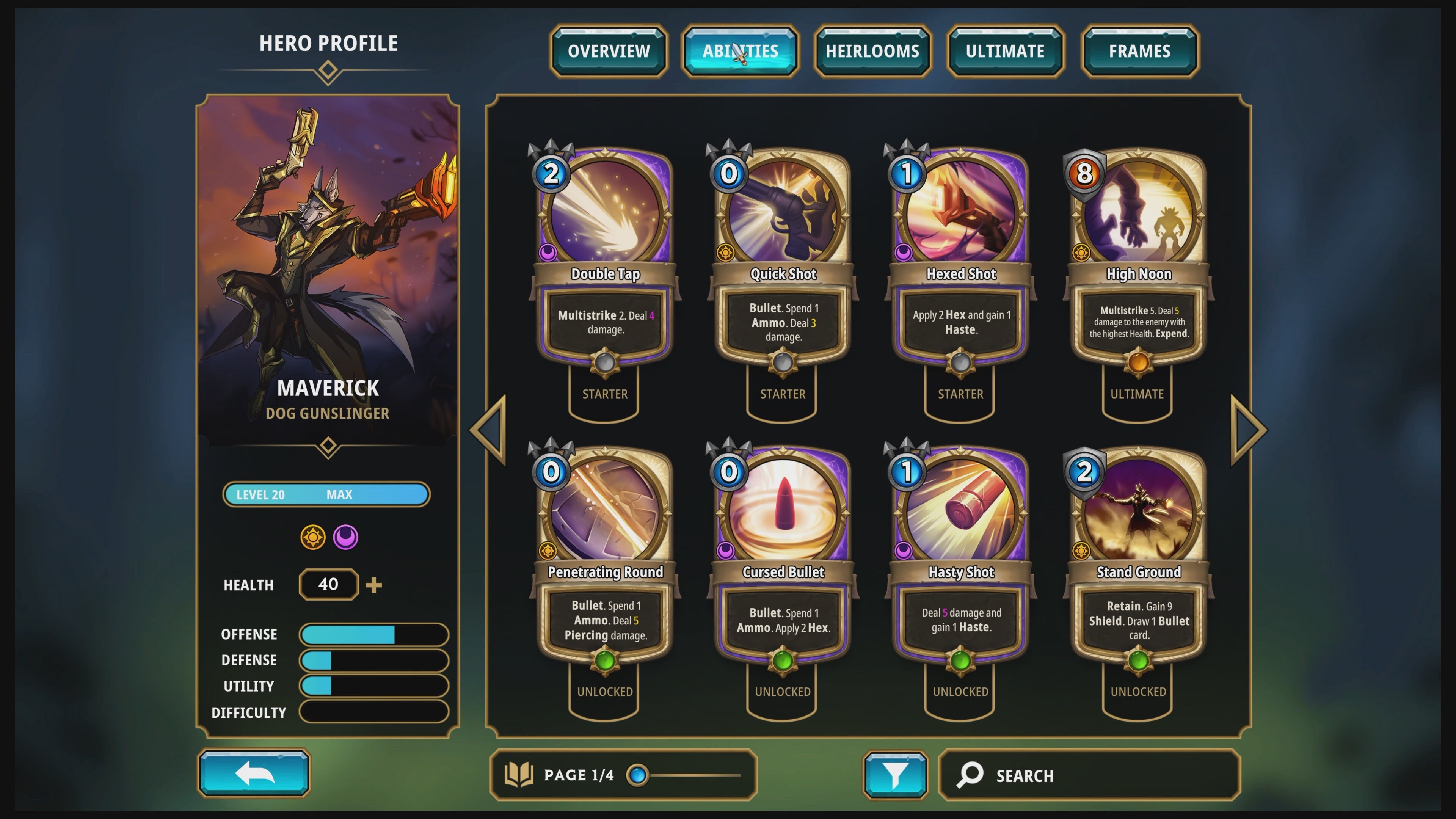Open the Frames tab
The image size is (1456, 819).
[x=1139, y=51]
